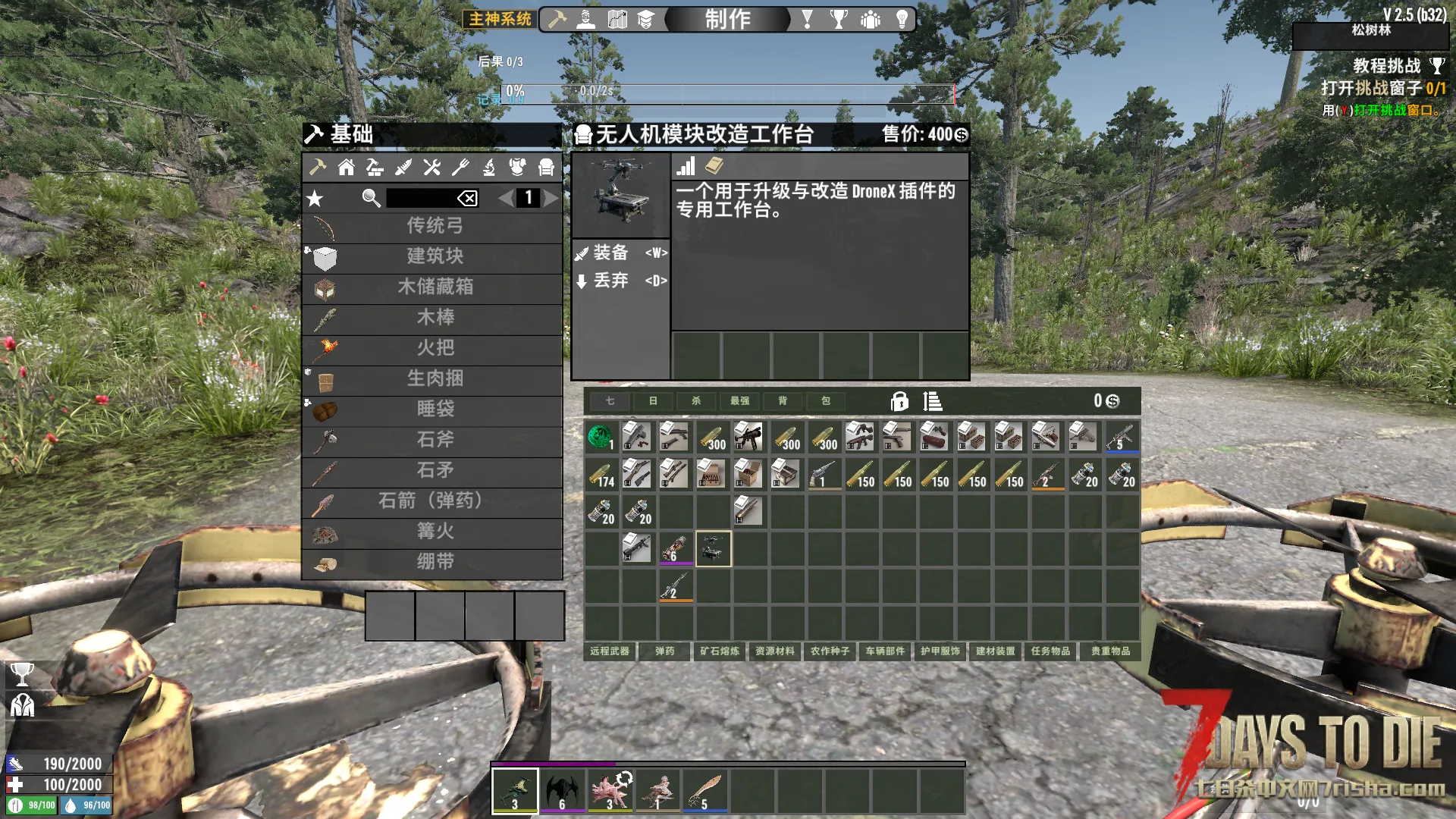Choose the 木储藏箱 crafting recipe
Viewport: 1456px width, 819px height.
coord(433,287)
